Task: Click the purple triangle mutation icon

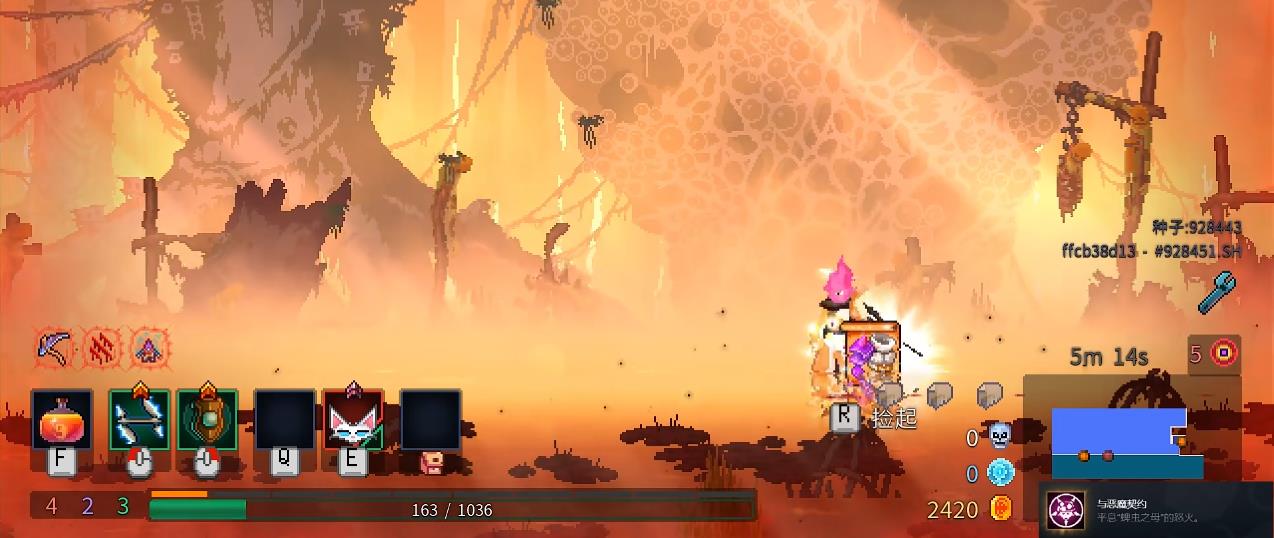Action: click(149, 347)
